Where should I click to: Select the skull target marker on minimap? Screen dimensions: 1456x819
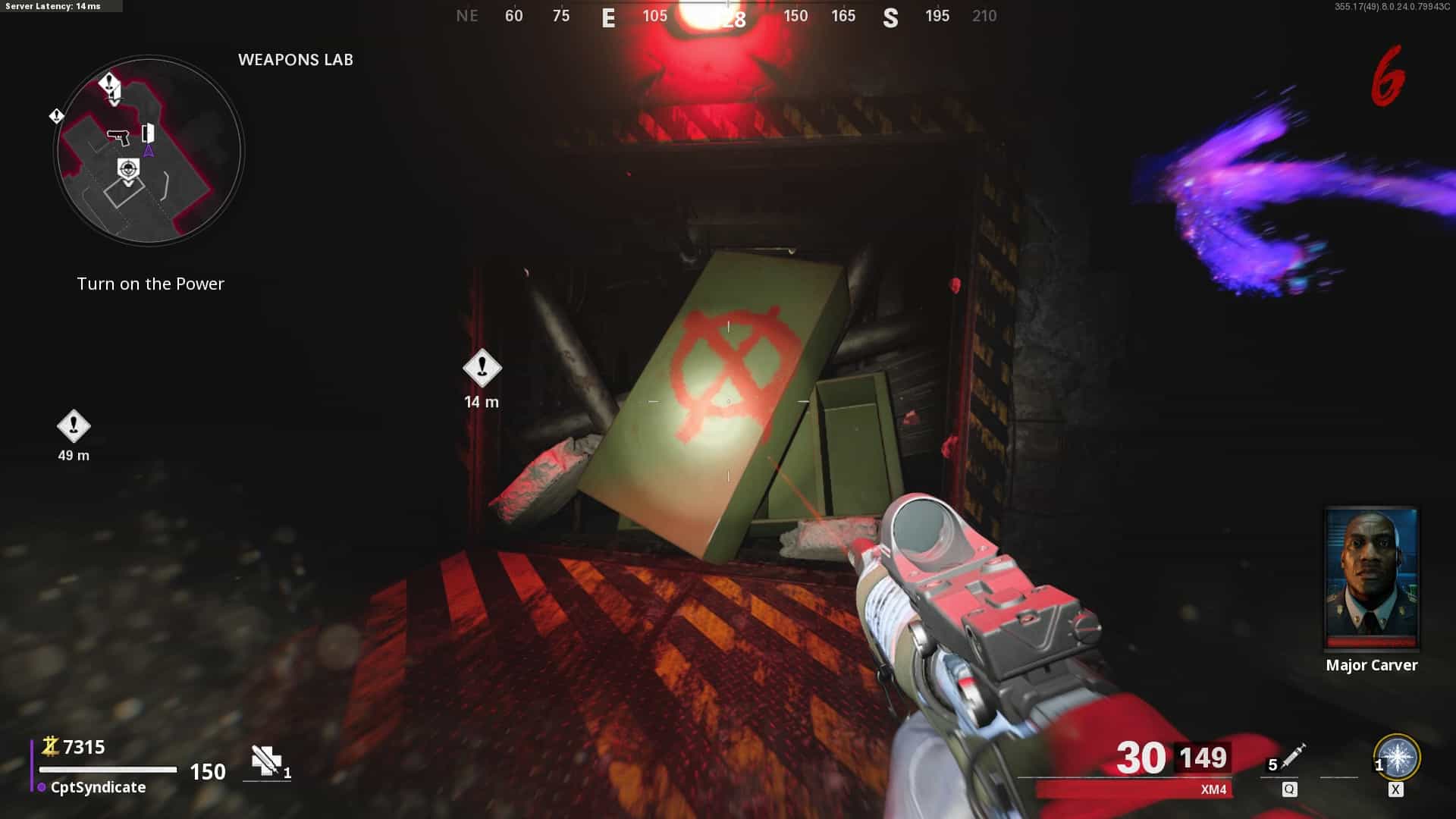tap(129, 170)
